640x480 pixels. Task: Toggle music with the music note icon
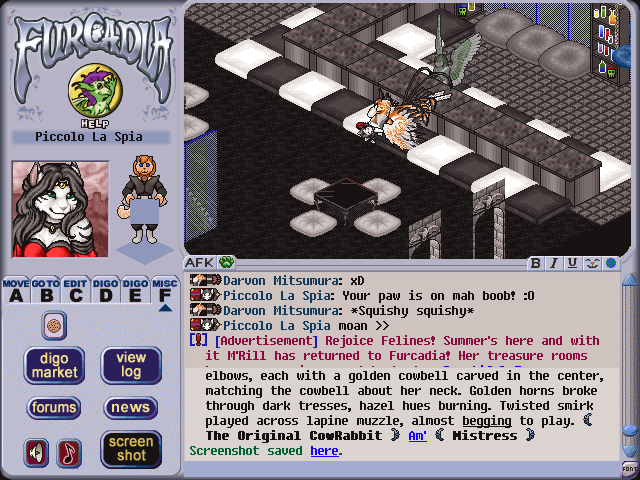pyautogui.click(x=69, y=453)
